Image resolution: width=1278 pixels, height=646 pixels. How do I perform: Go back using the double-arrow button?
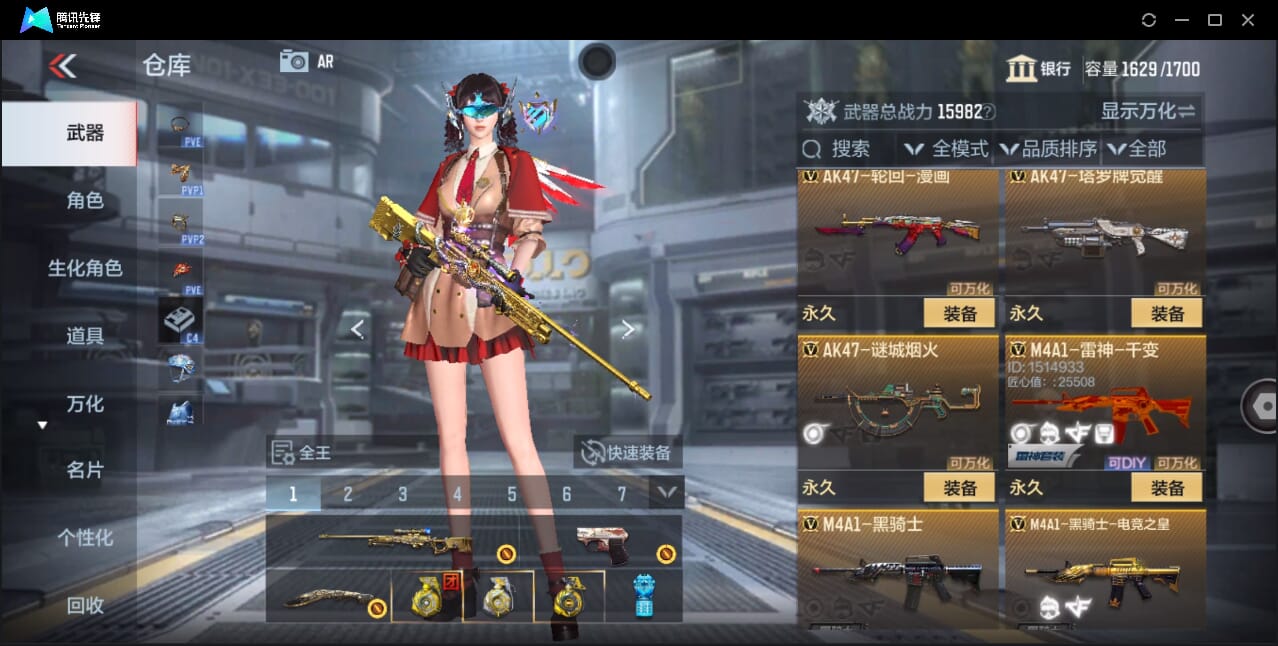point(62,66)
